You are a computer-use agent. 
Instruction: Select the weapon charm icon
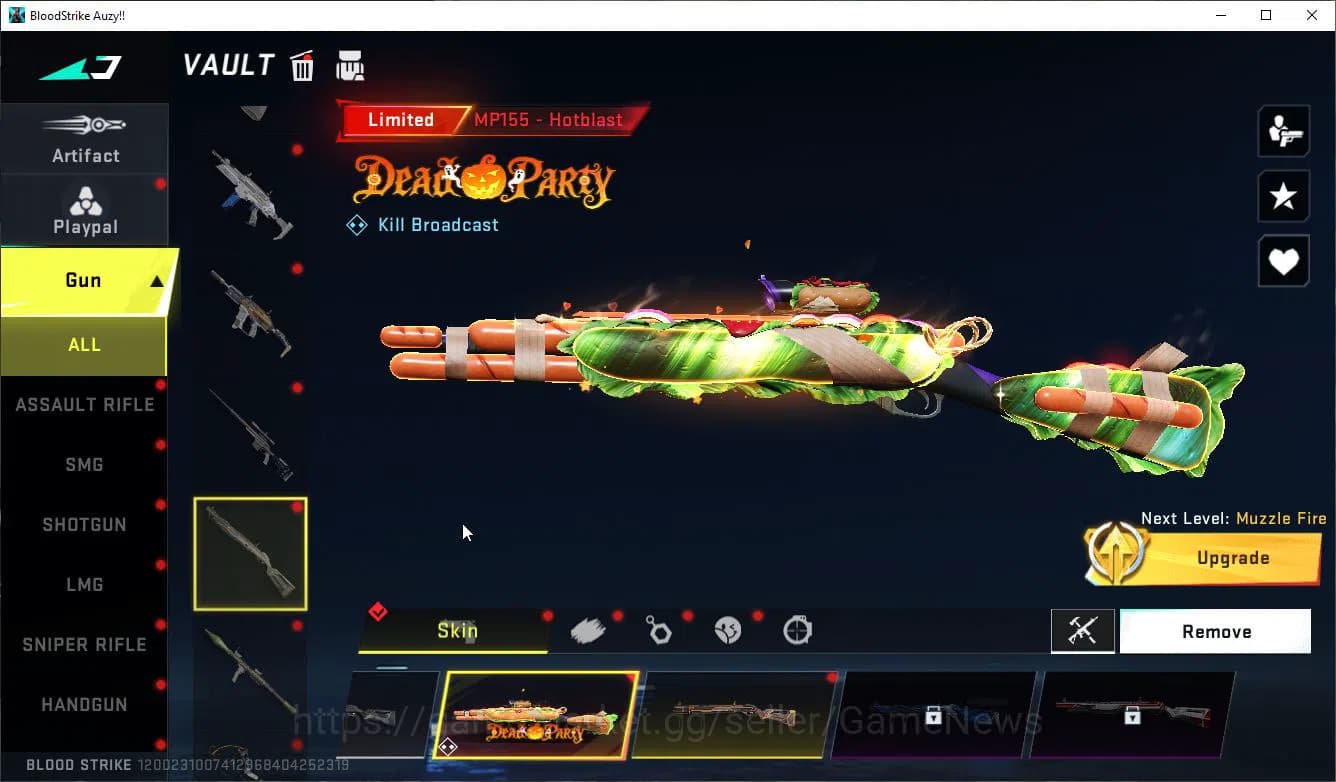pos(658,630)
